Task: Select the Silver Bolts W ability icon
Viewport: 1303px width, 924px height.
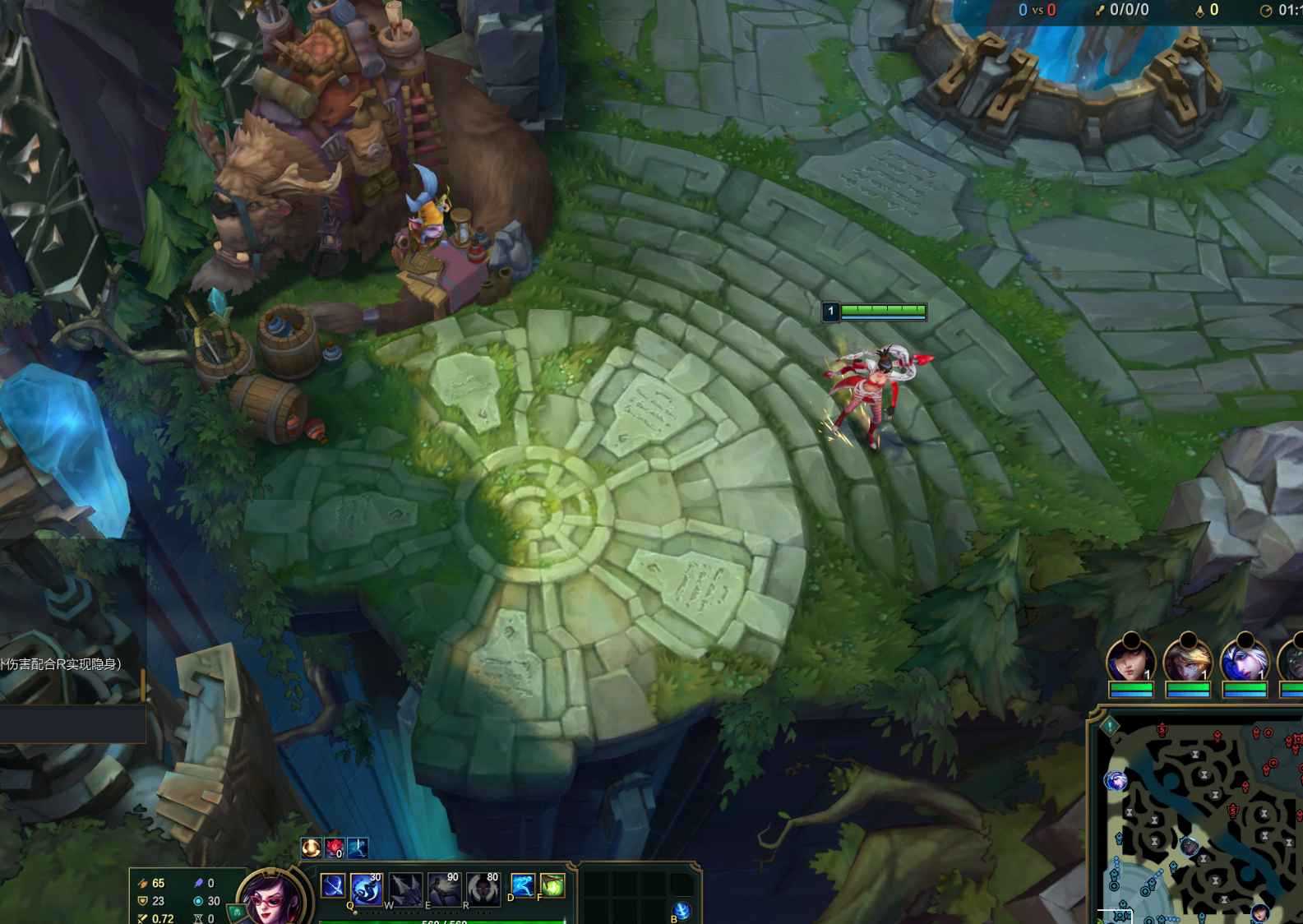Action: click(x=405, y=888)
